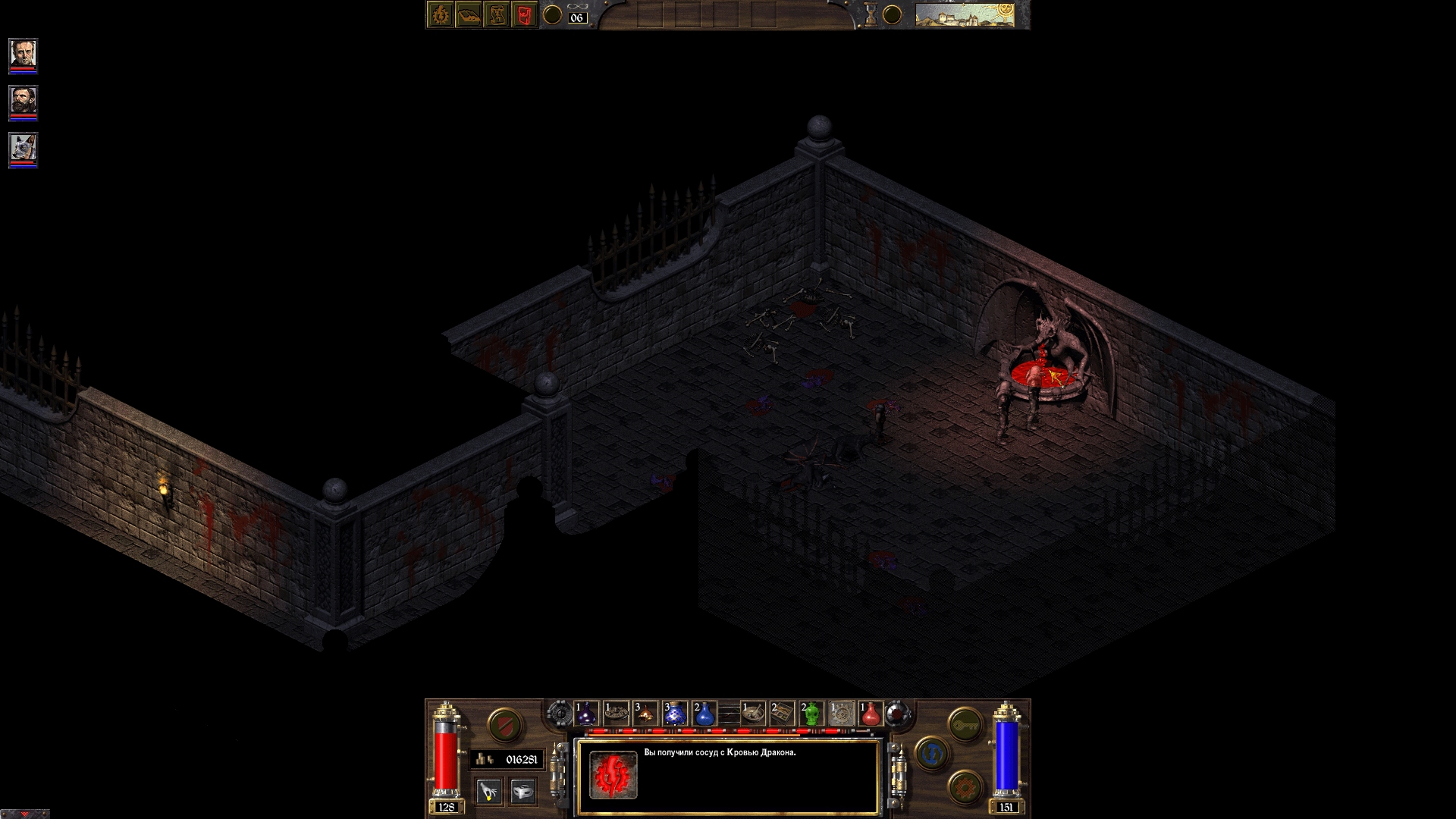The width and height of the screenshot is (1456, 819).
Task: Click the hourglass time icon on top bar
Action: click(871, 14)
